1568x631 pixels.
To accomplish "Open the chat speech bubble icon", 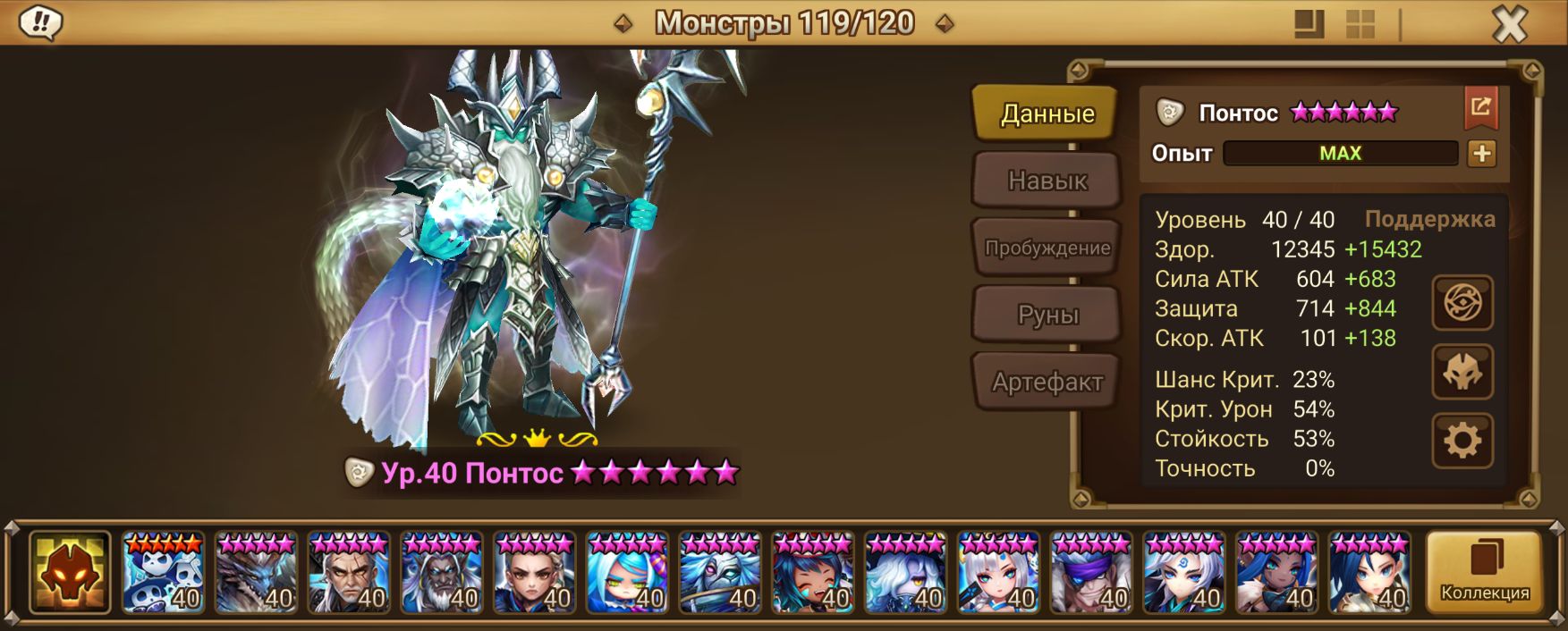I will (40, 22).
